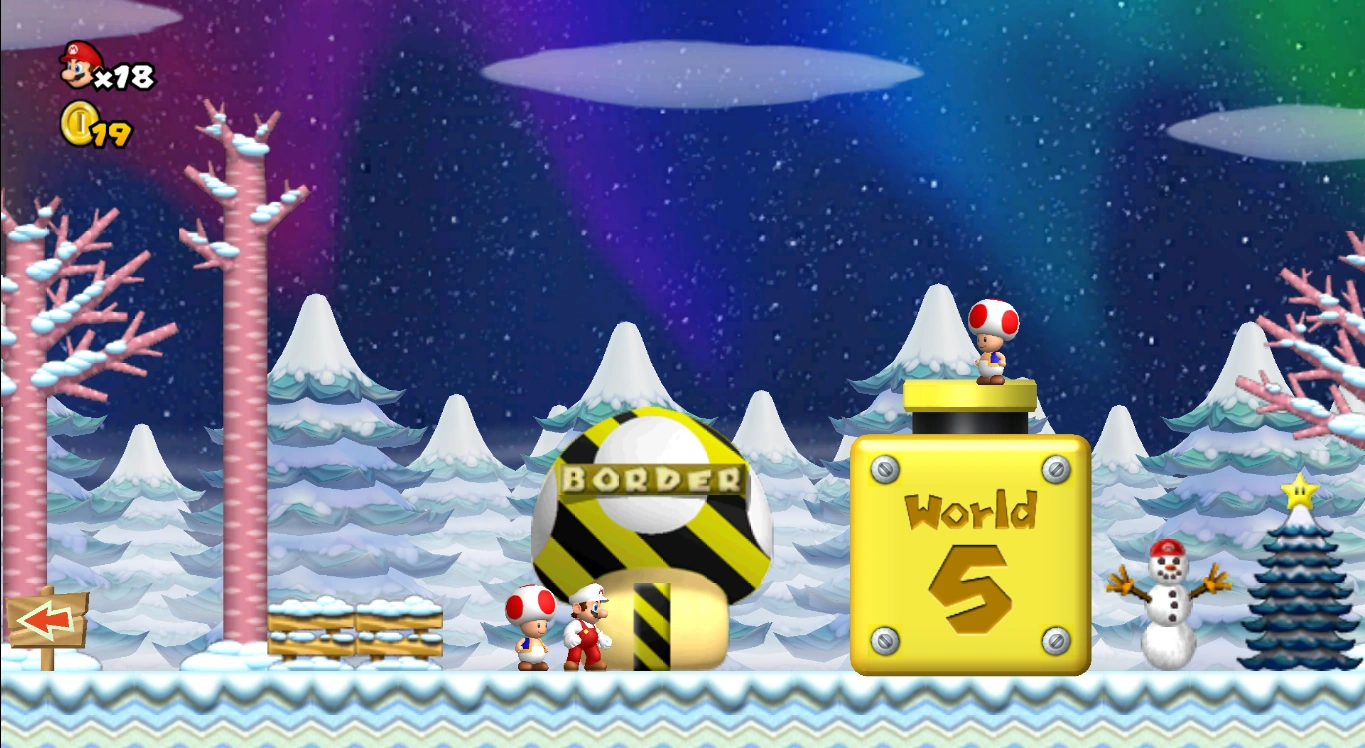
Task: Select Mario standing near the BORDER house
Action: 588,625
